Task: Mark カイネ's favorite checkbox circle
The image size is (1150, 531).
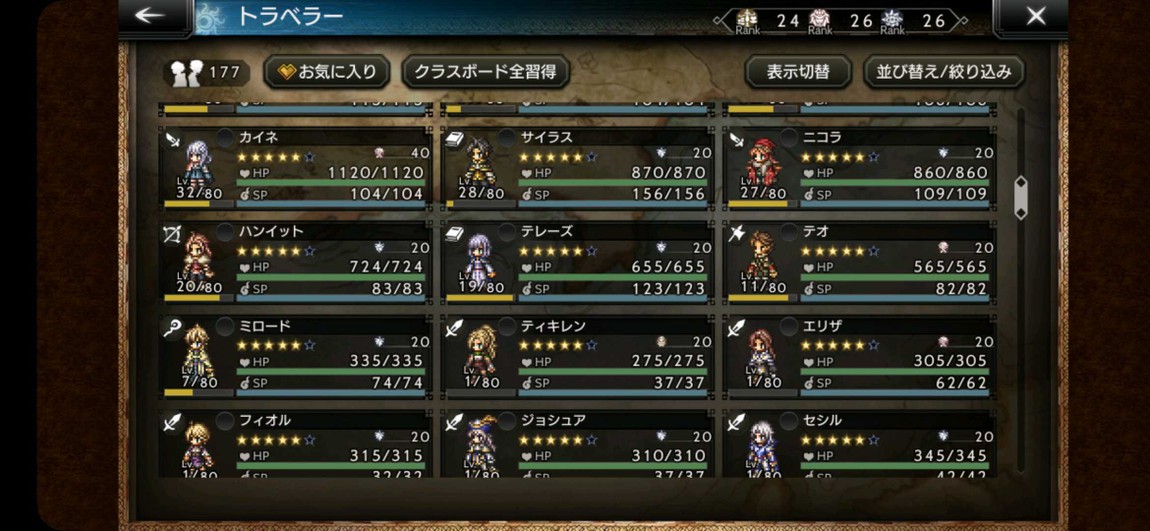Action: pos(226,138)
